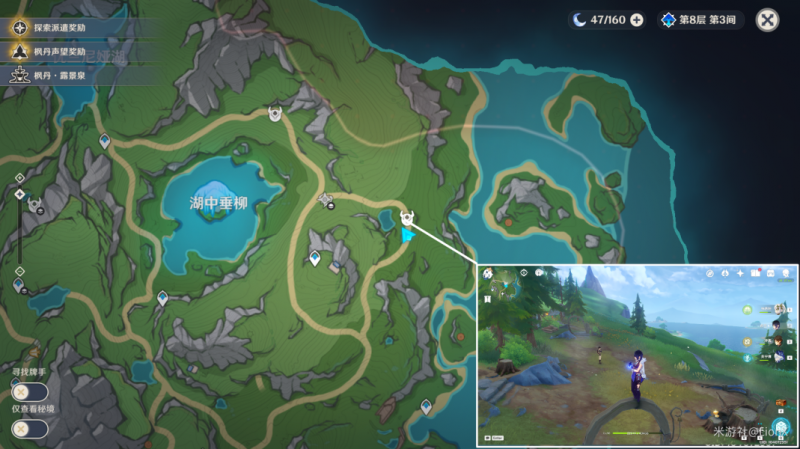Viewport: 800px width, 449px height.
Task: Select 枫丹声望奖励 reputation rewards entry
Action: (70, 51)
